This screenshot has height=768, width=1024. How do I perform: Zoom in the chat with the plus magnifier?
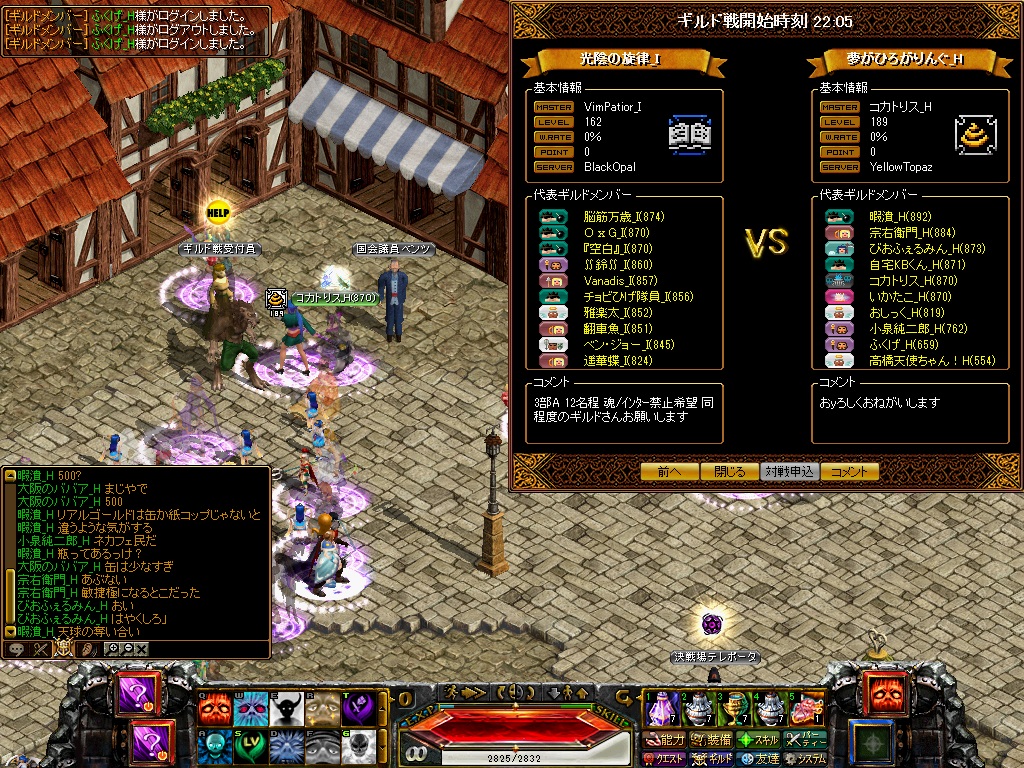(112, 649)
